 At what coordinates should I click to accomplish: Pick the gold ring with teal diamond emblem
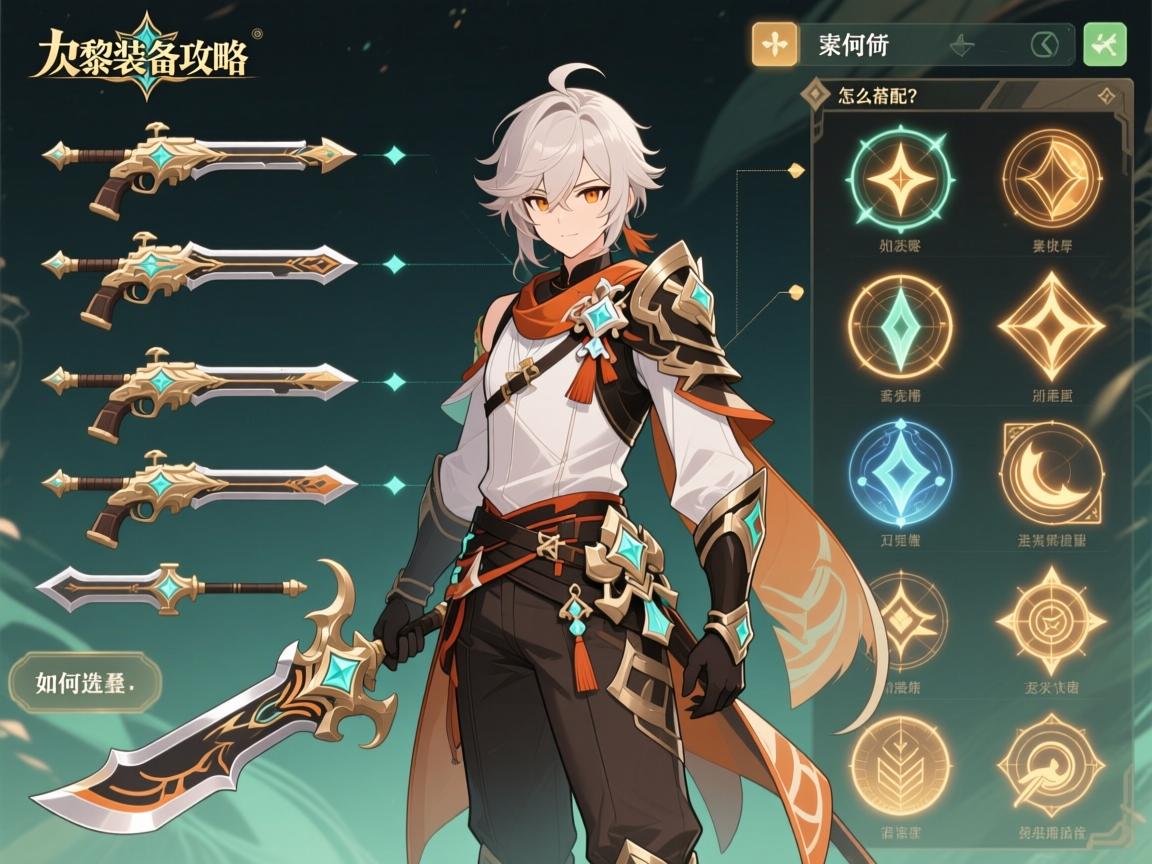(x=899, y=327)
